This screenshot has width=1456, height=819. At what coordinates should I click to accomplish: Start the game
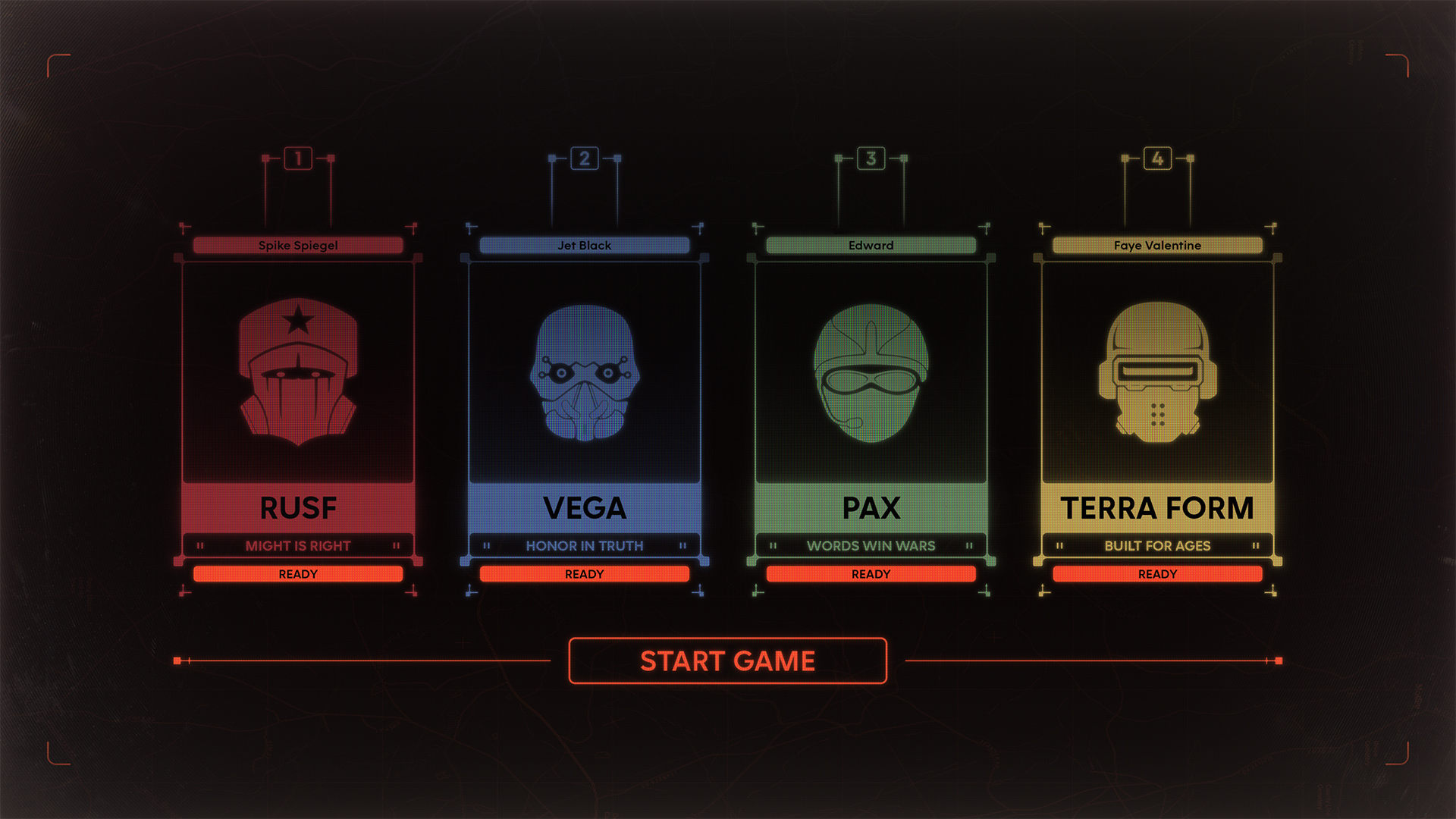(x=727, y=661)
